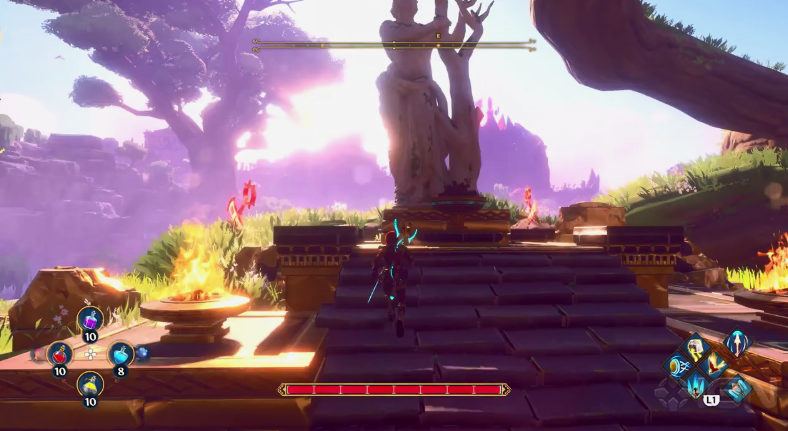Screen dimensions: 788x431
Task: Activate the flaming red bird ability
Action: (712, 366)
